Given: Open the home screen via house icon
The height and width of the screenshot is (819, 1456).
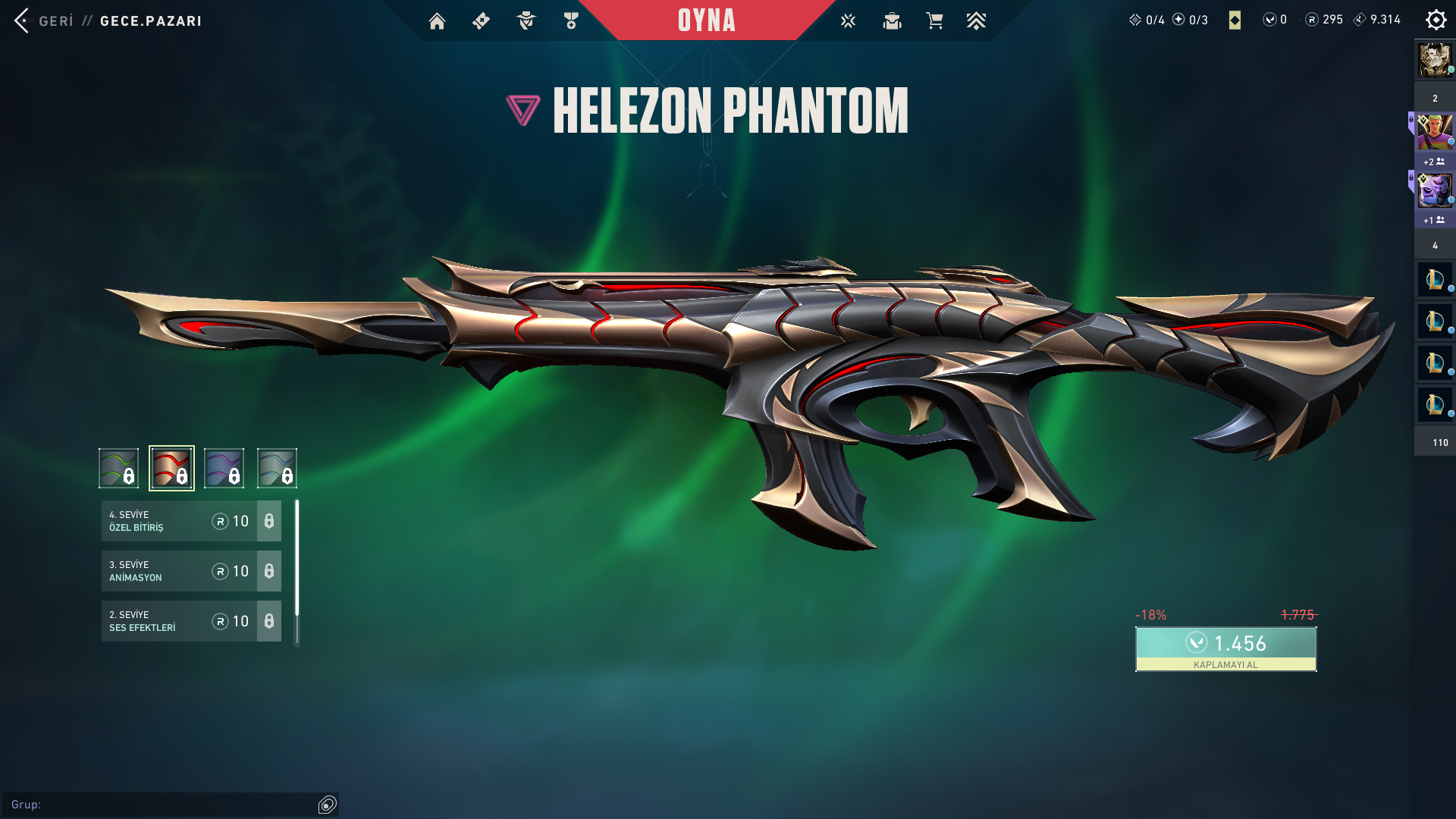Looking at the screenshot, I should pos(437,21).
